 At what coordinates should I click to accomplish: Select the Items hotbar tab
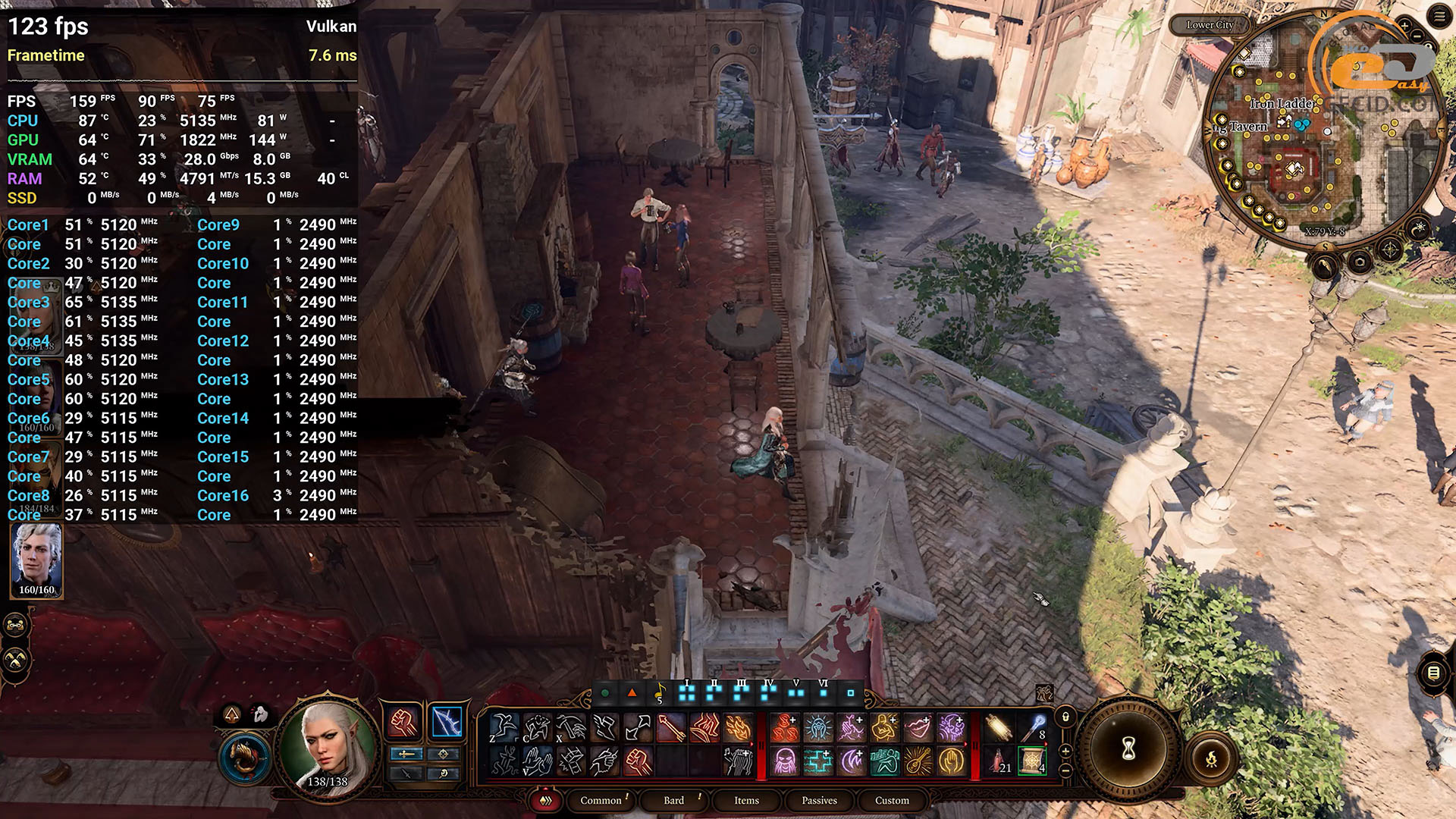tap(746, 800)
